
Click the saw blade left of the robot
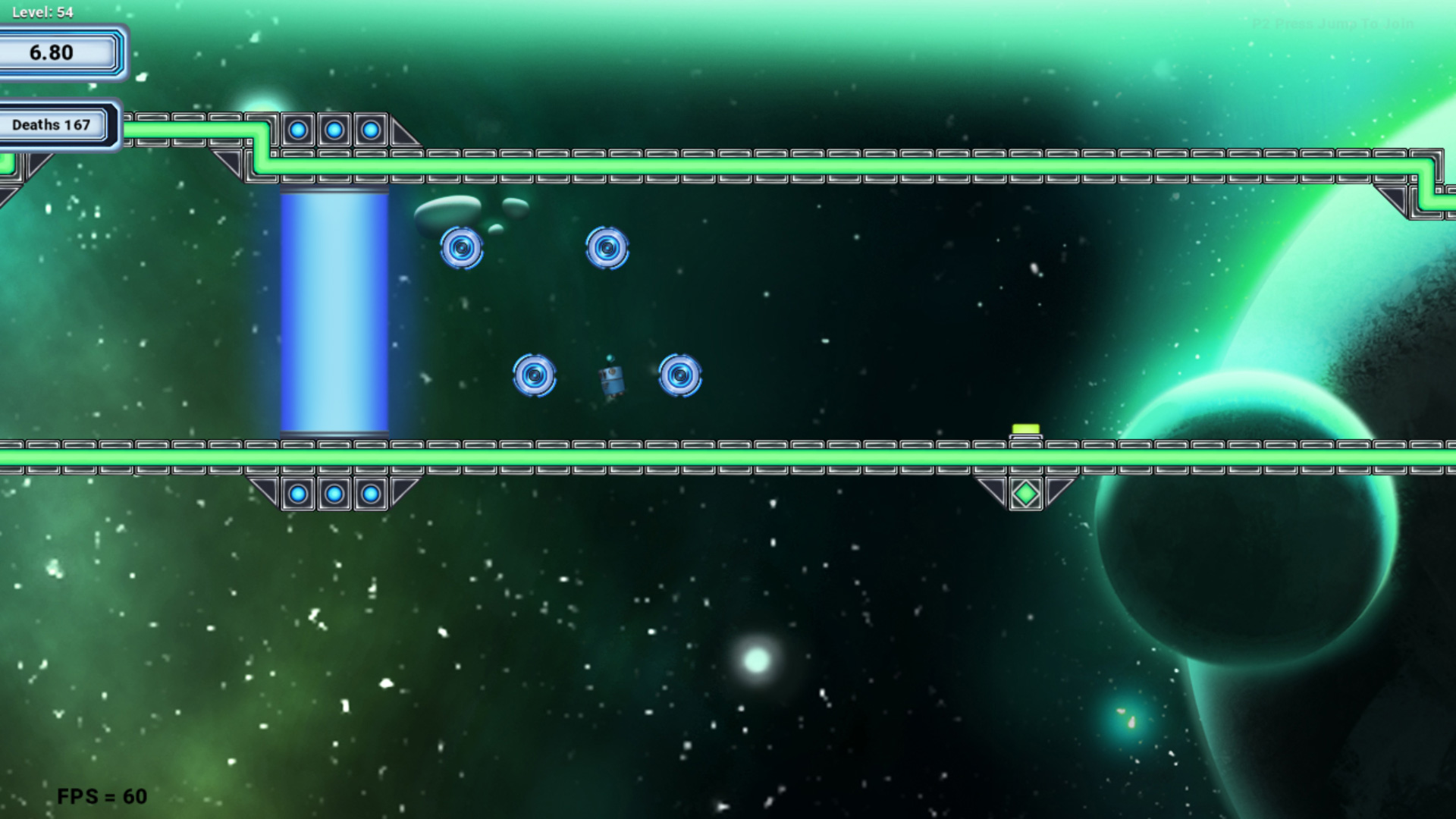tap(535, 375)
